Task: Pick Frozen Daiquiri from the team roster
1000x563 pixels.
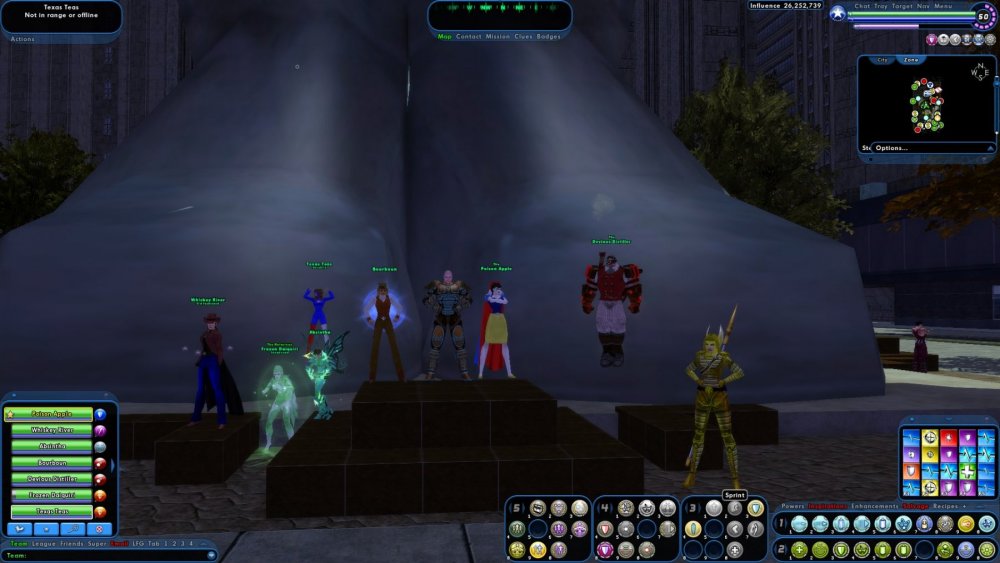Action: (x=53, y=495)
